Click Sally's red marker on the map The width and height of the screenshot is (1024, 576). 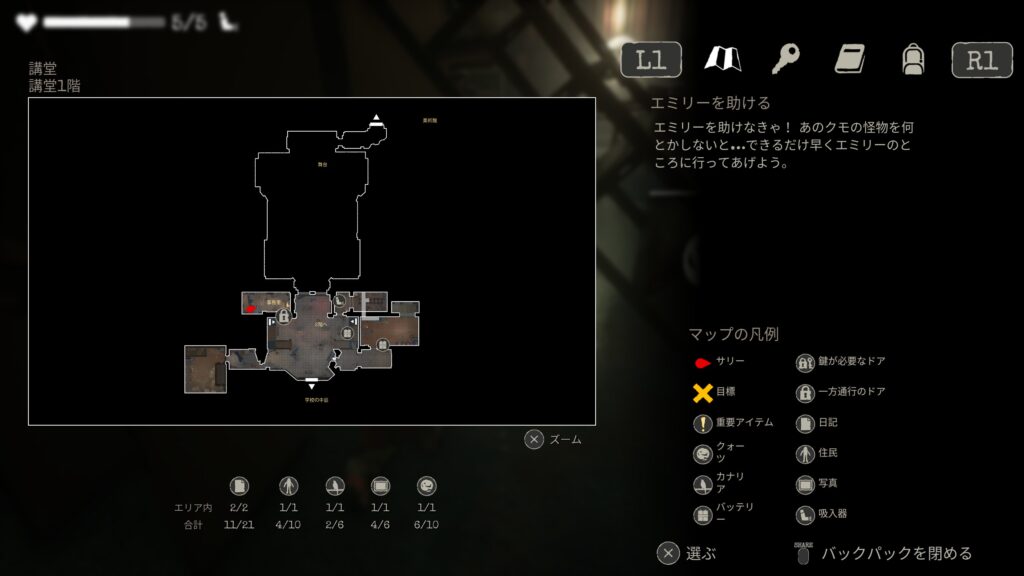[251, 309]
